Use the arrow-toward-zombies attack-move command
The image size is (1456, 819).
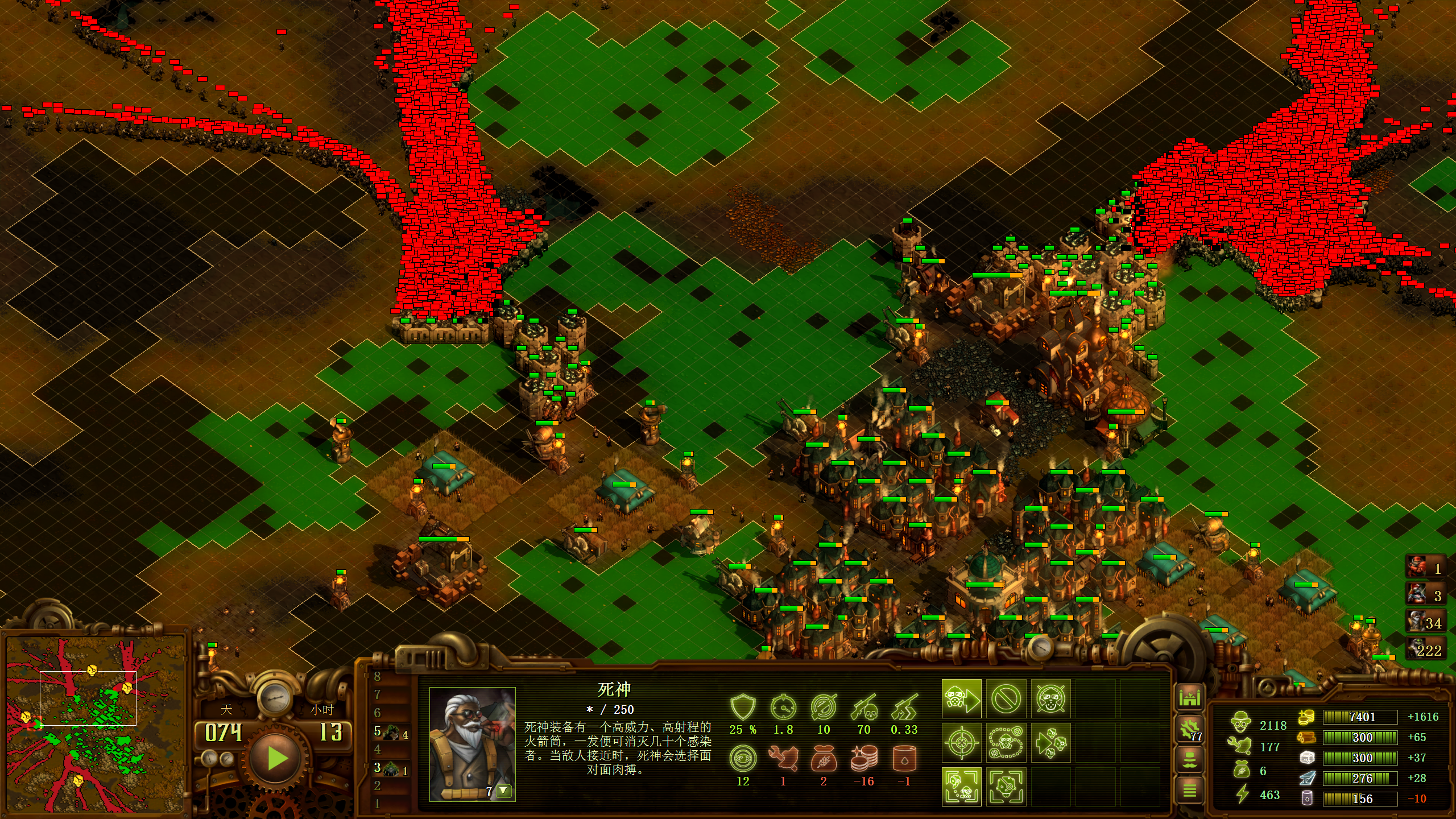click(1050, 743)
